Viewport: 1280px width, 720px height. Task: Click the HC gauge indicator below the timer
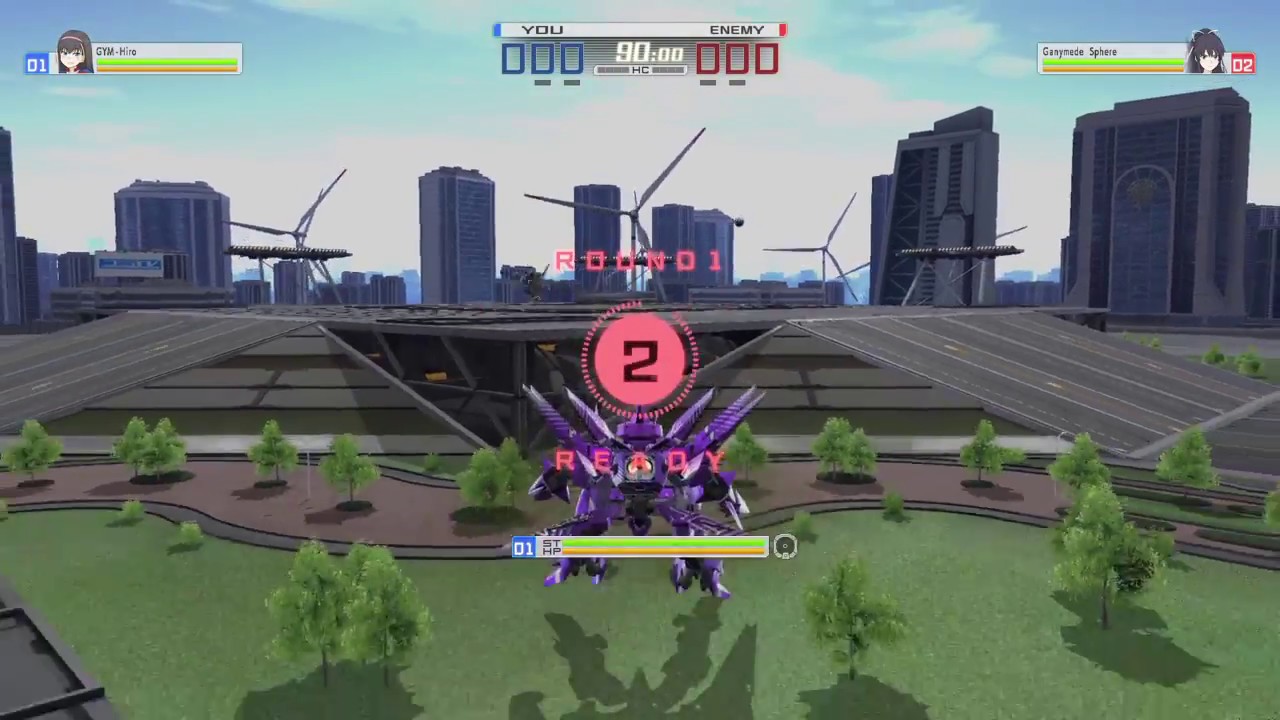(640, 71)
